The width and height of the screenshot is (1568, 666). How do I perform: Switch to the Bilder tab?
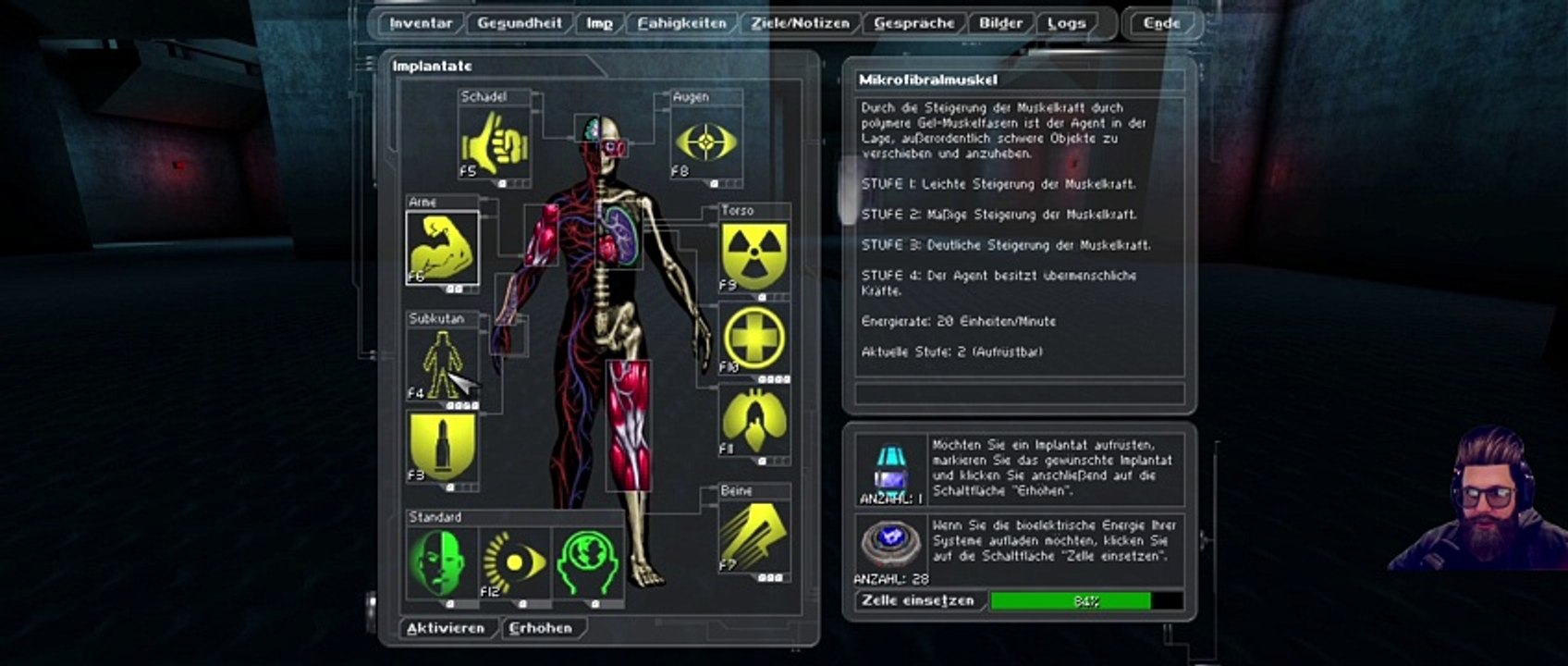pos(1001,24)
